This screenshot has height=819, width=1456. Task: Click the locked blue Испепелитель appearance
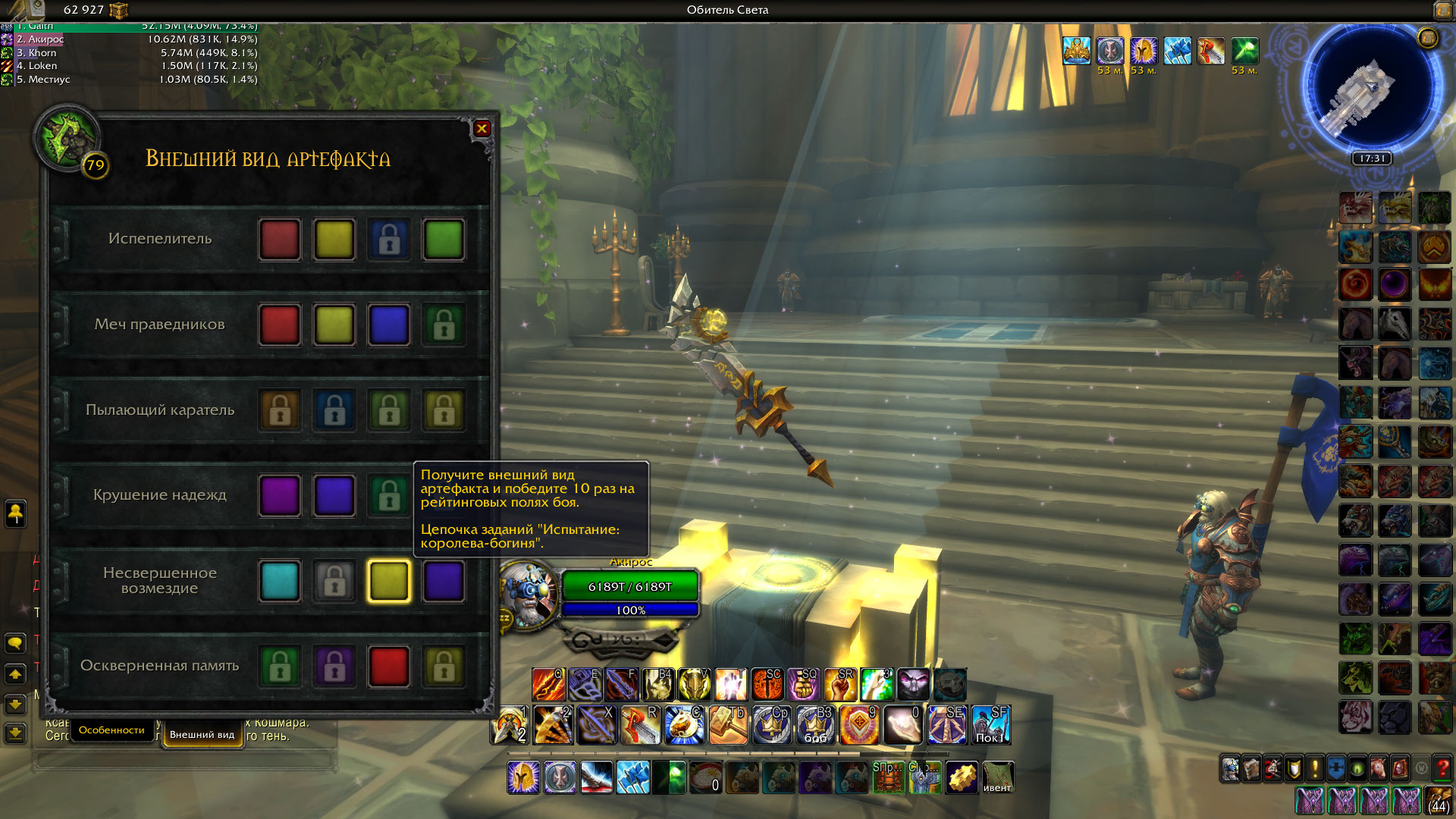pos(389,240)
